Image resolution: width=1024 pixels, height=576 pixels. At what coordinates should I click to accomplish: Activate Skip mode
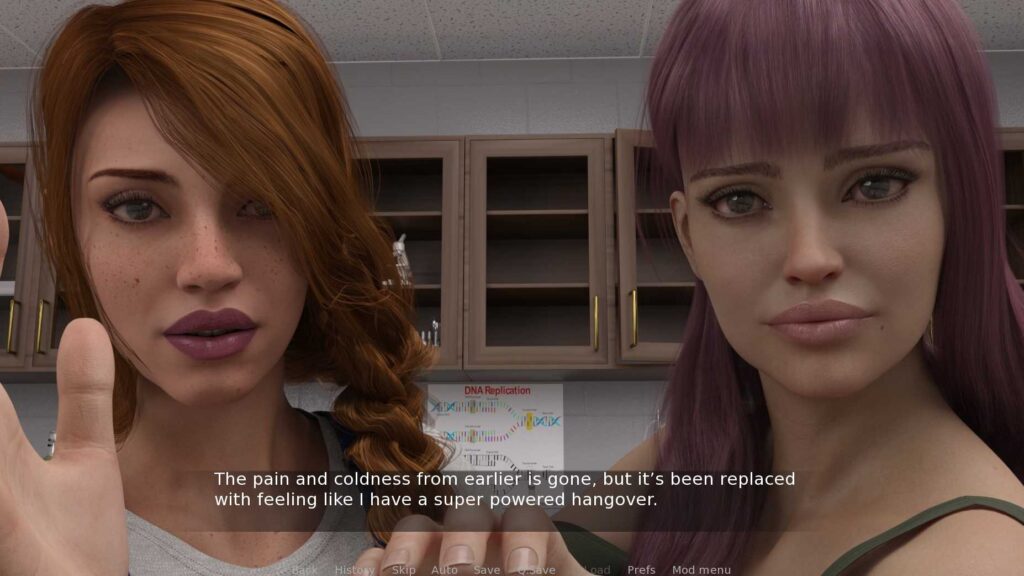click(403, 570)
